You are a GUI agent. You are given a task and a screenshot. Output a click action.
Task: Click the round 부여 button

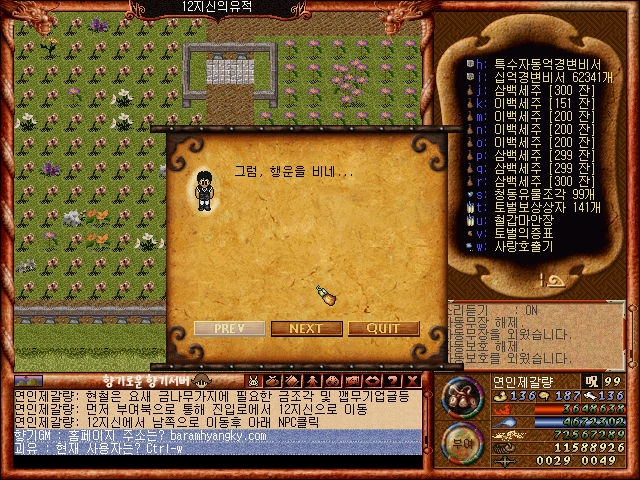pyautogui.click(x=460, y=442)
